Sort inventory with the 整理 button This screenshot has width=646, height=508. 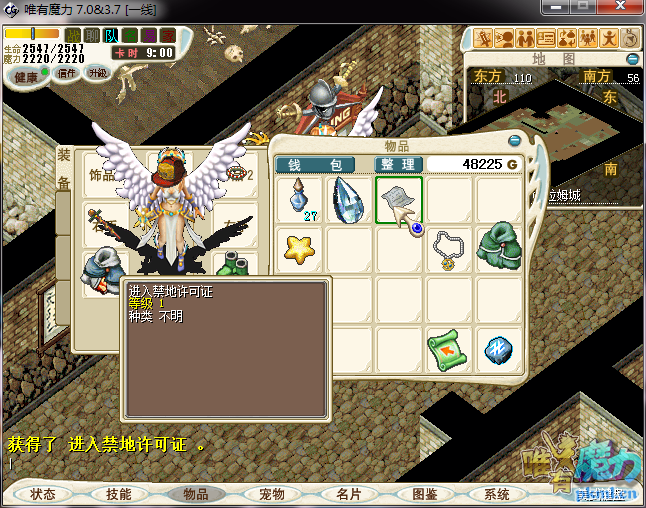[399, 164]
